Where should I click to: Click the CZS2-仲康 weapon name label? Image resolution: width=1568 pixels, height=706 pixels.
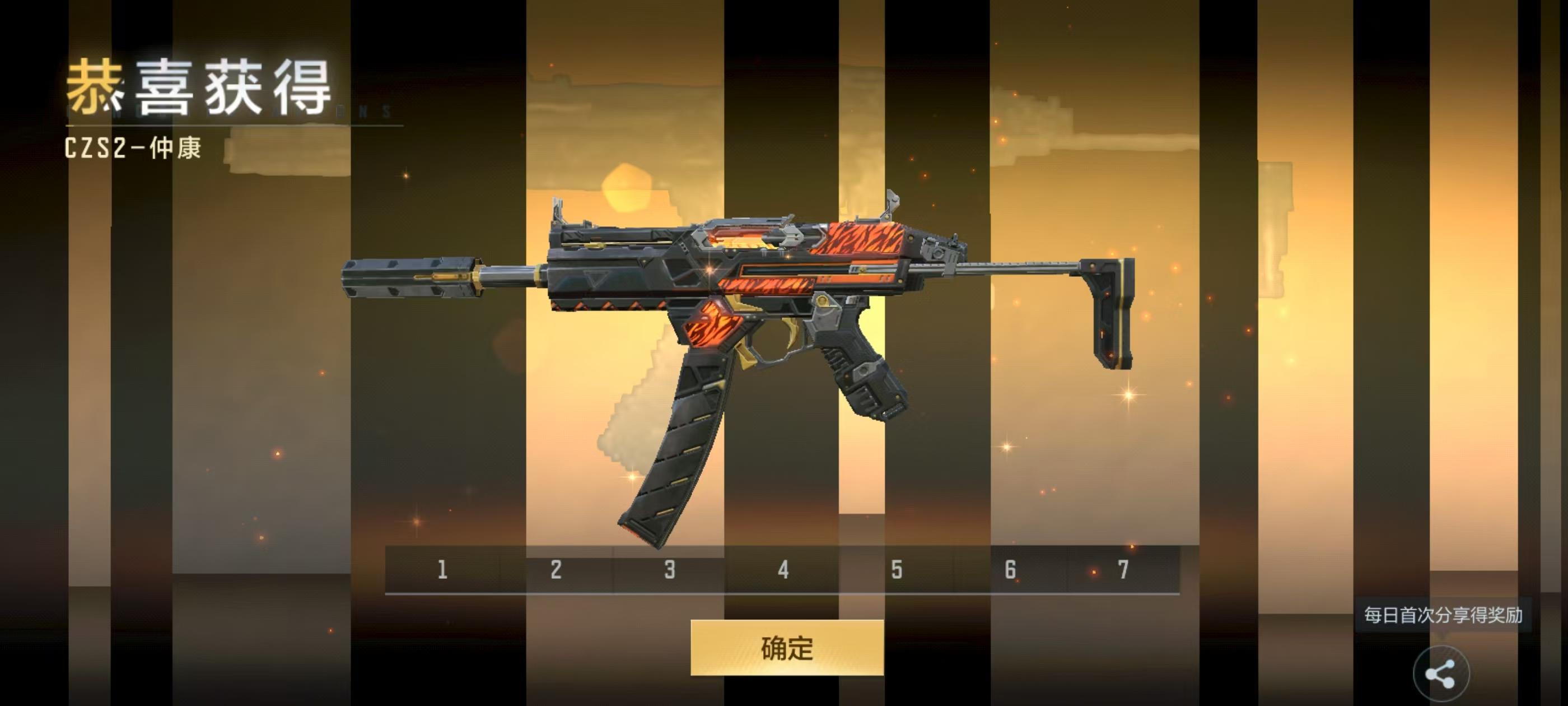tap(135, 146)
